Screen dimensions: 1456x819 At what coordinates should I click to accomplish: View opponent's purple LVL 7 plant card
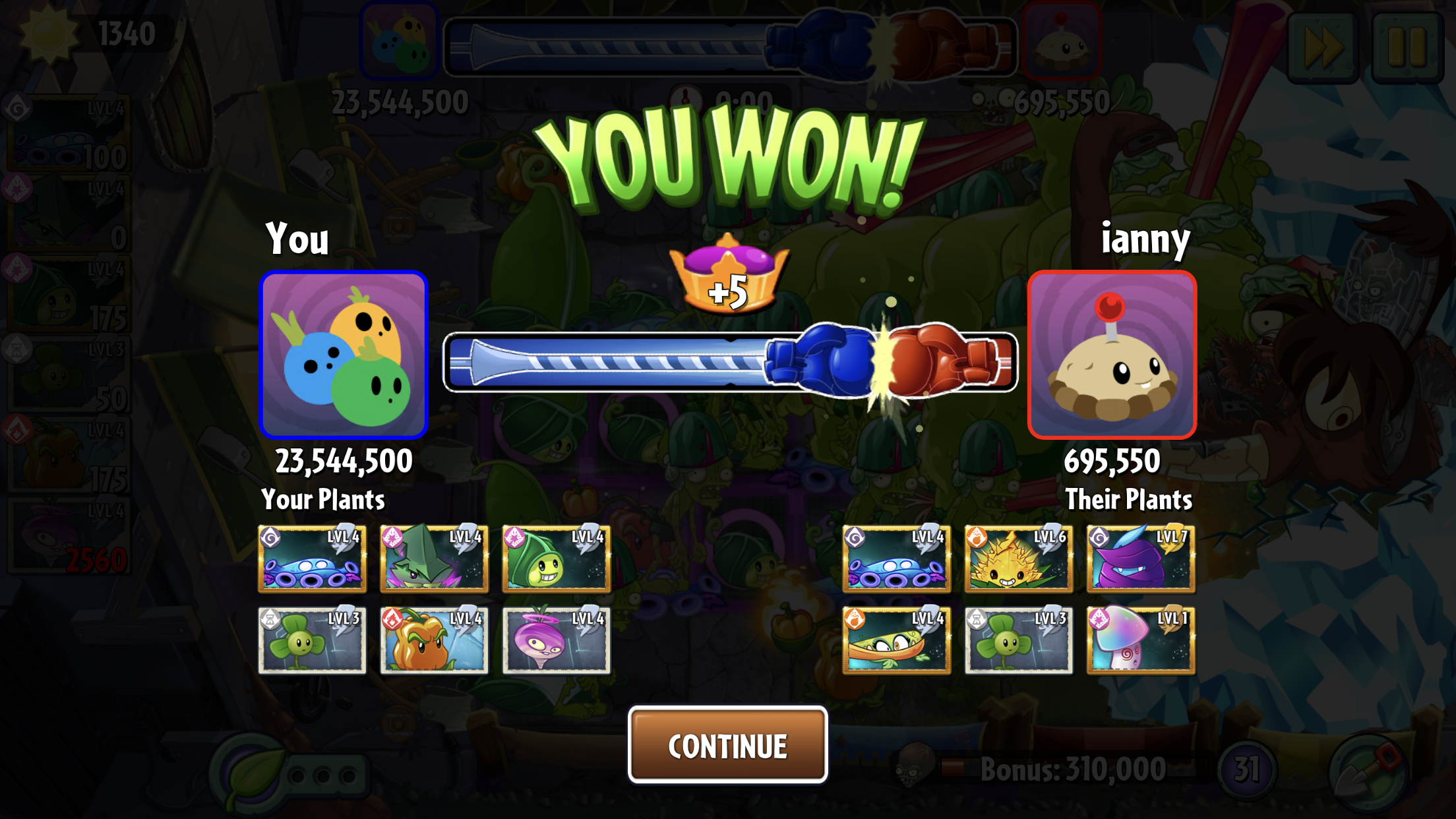tap(1141, 559)
